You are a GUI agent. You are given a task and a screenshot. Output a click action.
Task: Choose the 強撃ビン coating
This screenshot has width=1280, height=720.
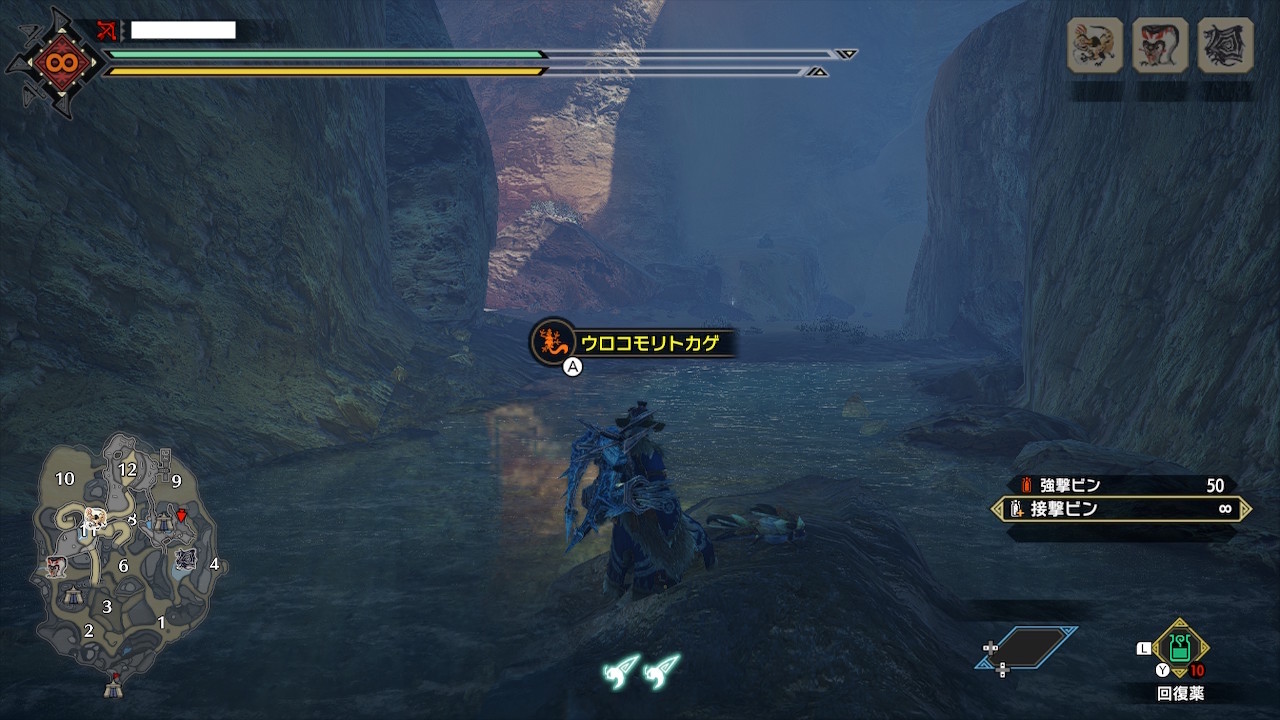(1120, 485)
